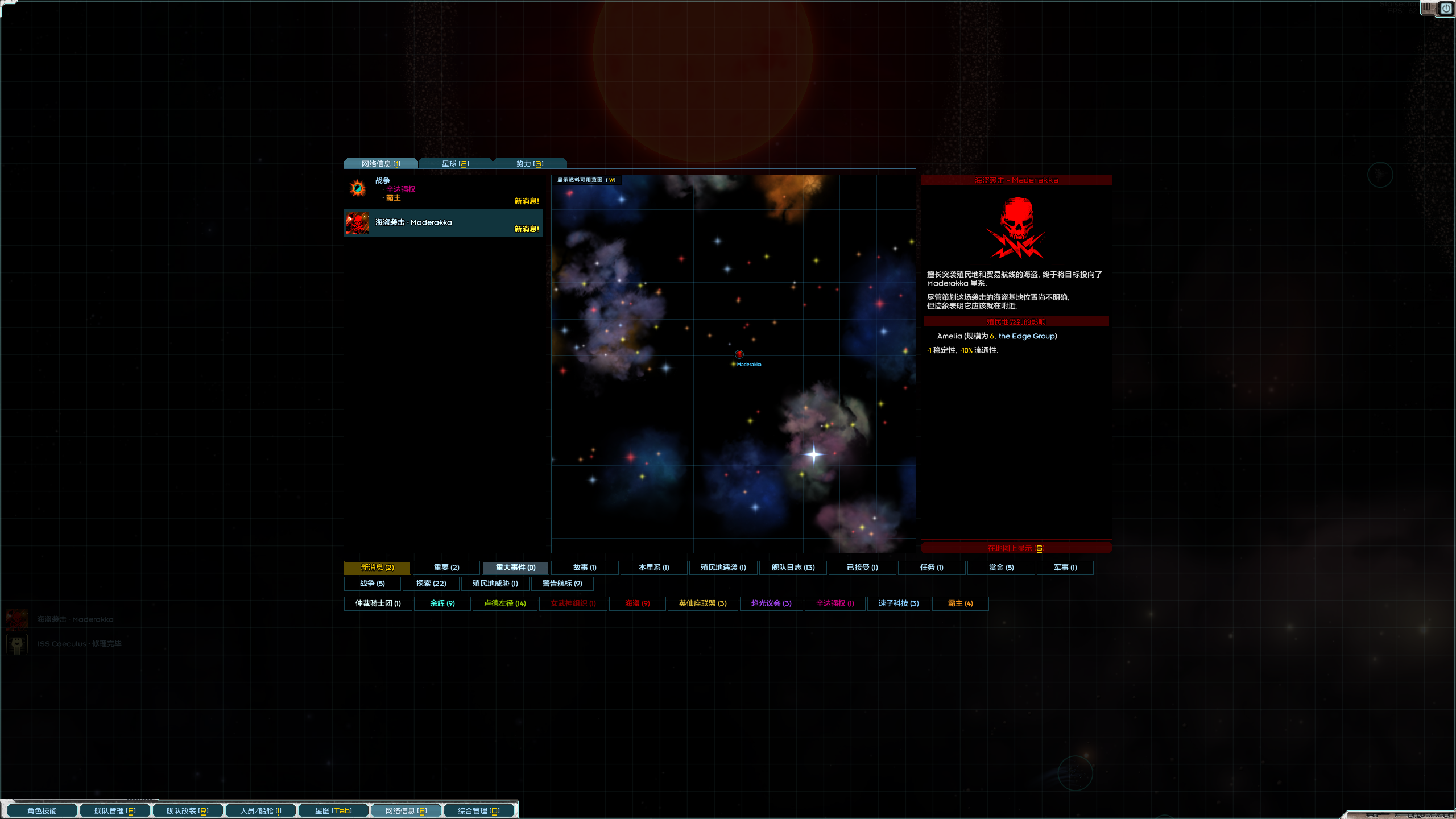Click 在地图上显示 [S] button
Screen dimensions: 1456x819
point(1016,548)
